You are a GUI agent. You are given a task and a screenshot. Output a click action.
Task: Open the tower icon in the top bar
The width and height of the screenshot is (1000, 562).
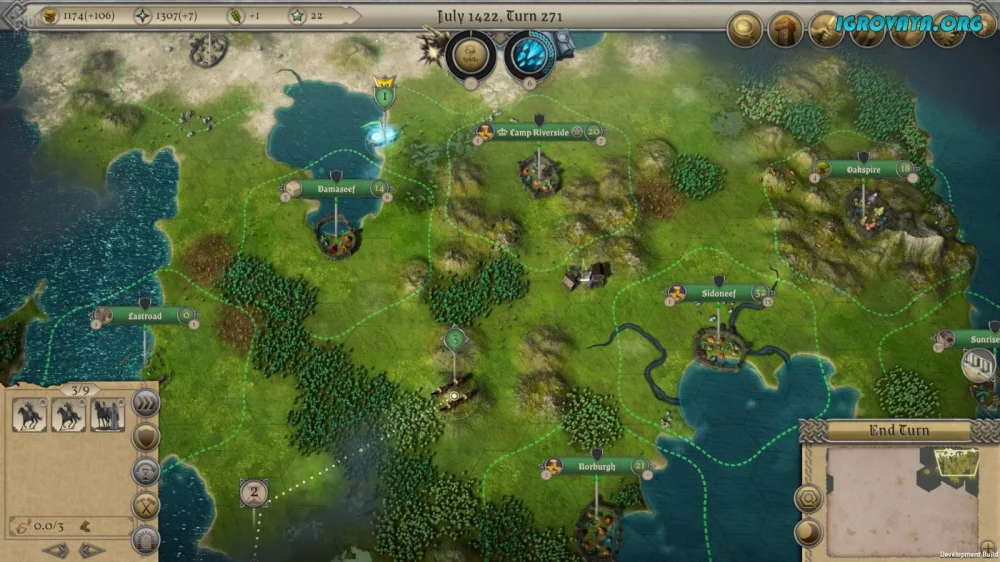coord(785,29)
